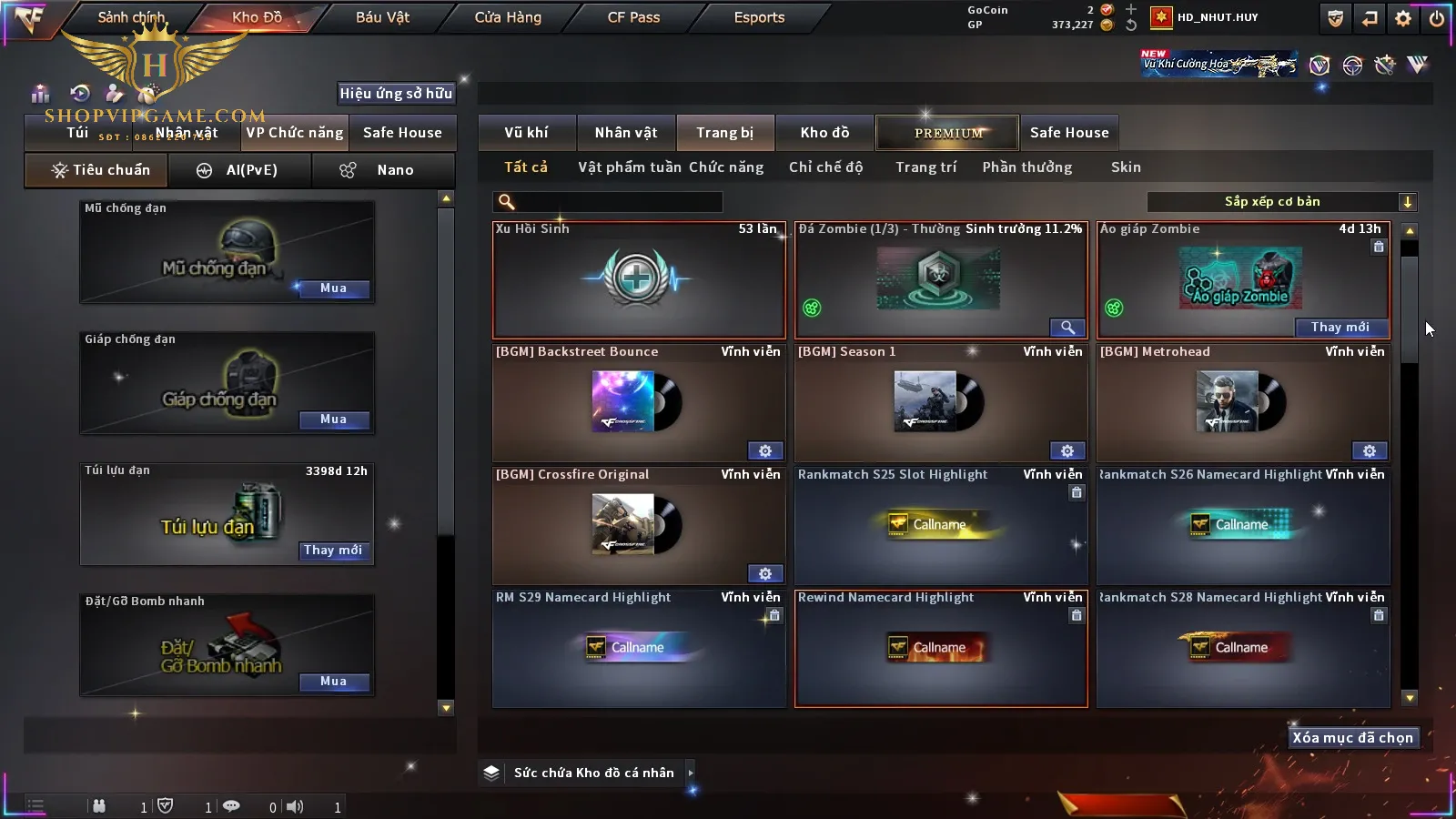Renew the Áo giáp Zombie item
The width and height of the screenshot is (1456, 819).
click(x=1340, y=328)
